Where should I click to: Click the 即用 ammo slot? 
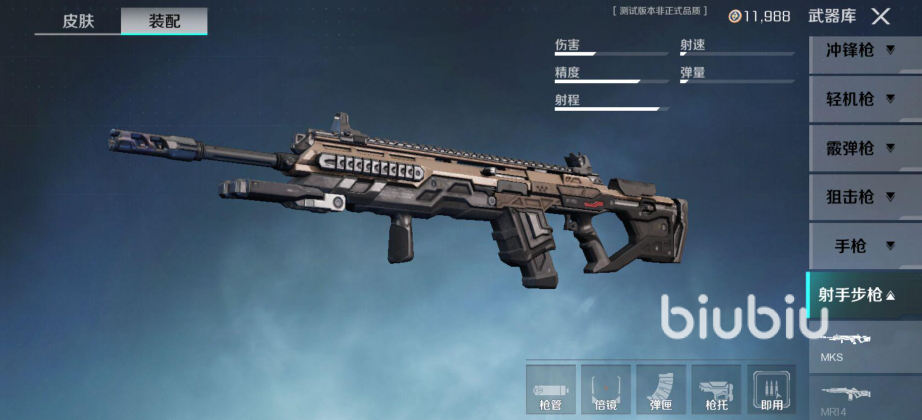pyautogui.click(x=771, y=389)
